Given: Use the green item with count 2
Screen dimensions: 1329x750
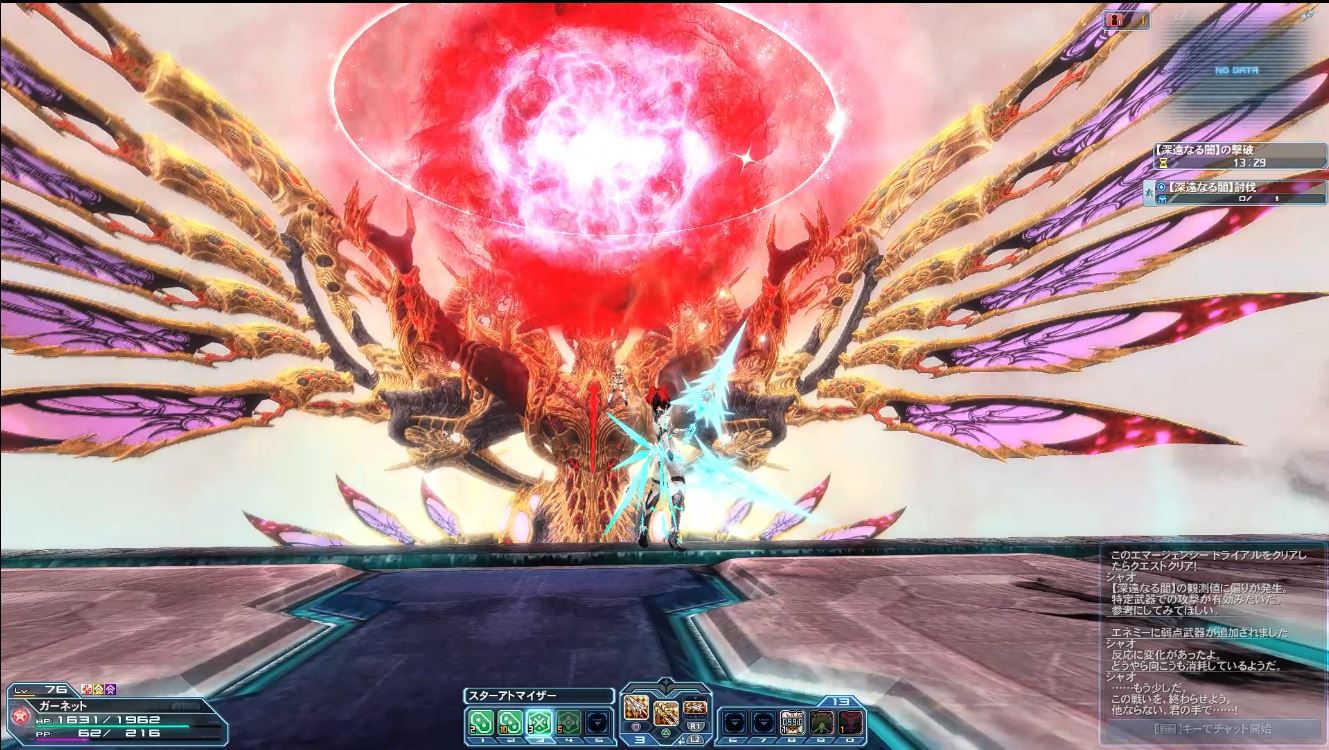Looking at the screenshot, I should [481, 721].
